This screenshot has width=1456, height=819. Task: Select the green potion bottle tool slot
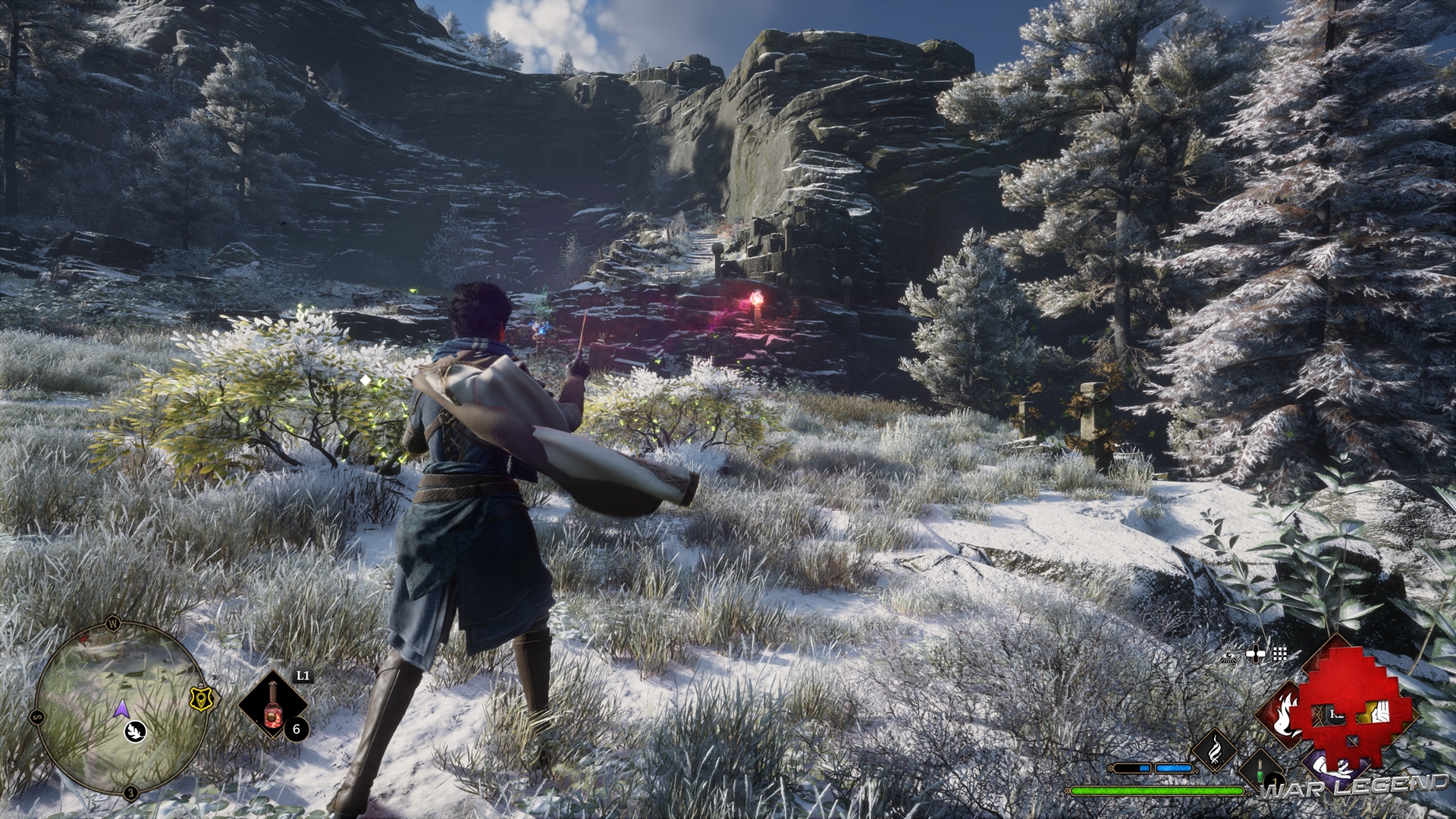tap(1260, 771)
